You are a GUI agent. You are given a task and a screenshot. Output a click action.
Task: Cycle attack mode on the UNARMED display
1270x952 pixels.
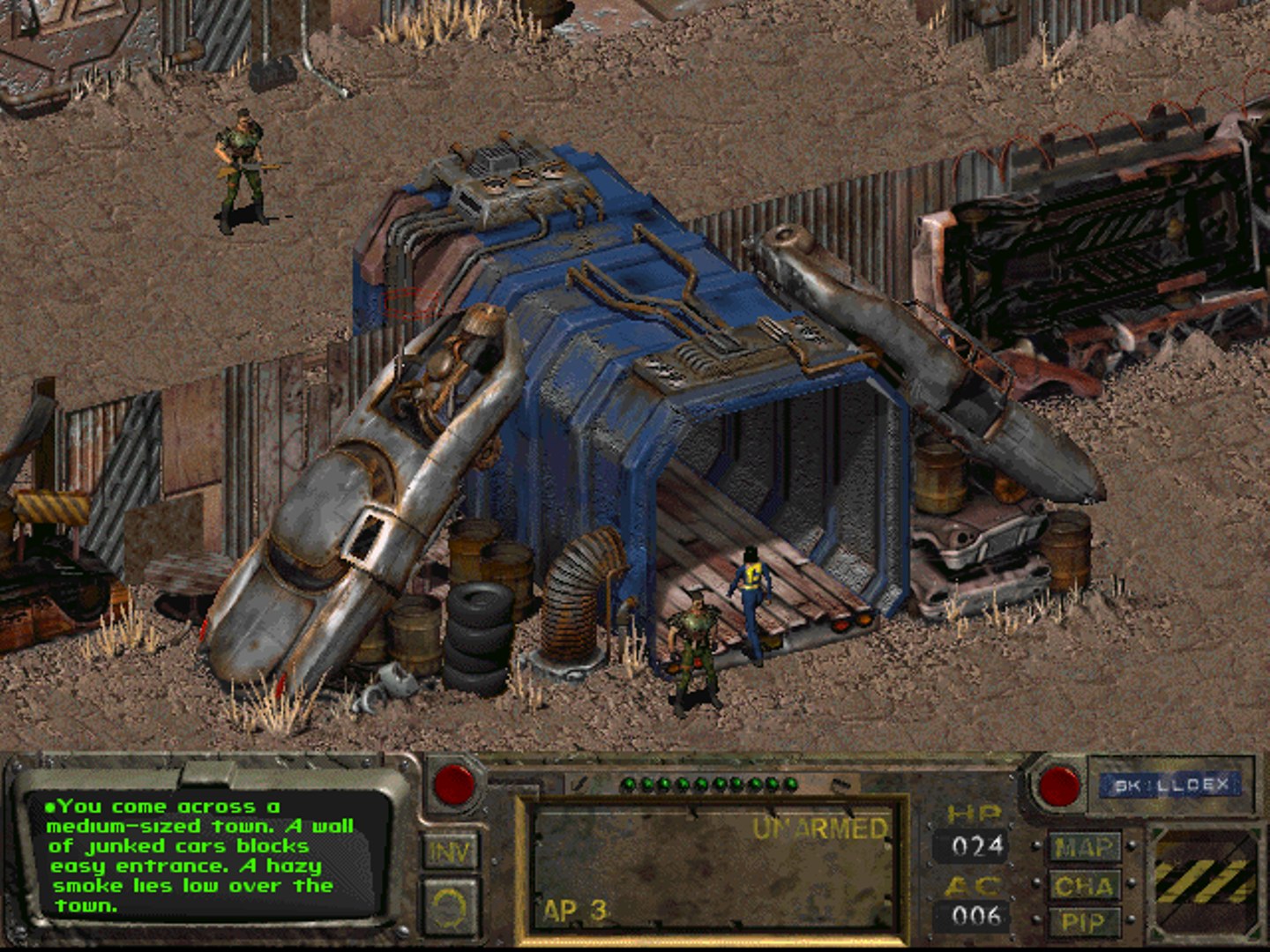818,827
